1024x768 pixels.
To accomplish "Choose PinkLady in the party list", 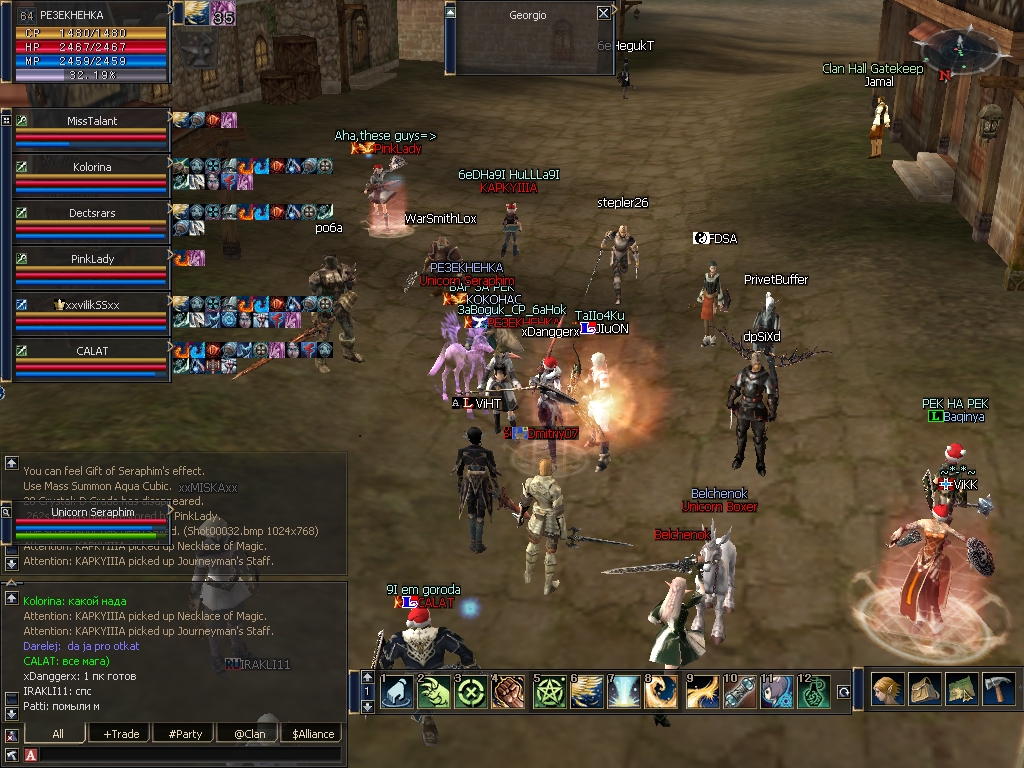I will pyautogui.click(x=92, y=259).
